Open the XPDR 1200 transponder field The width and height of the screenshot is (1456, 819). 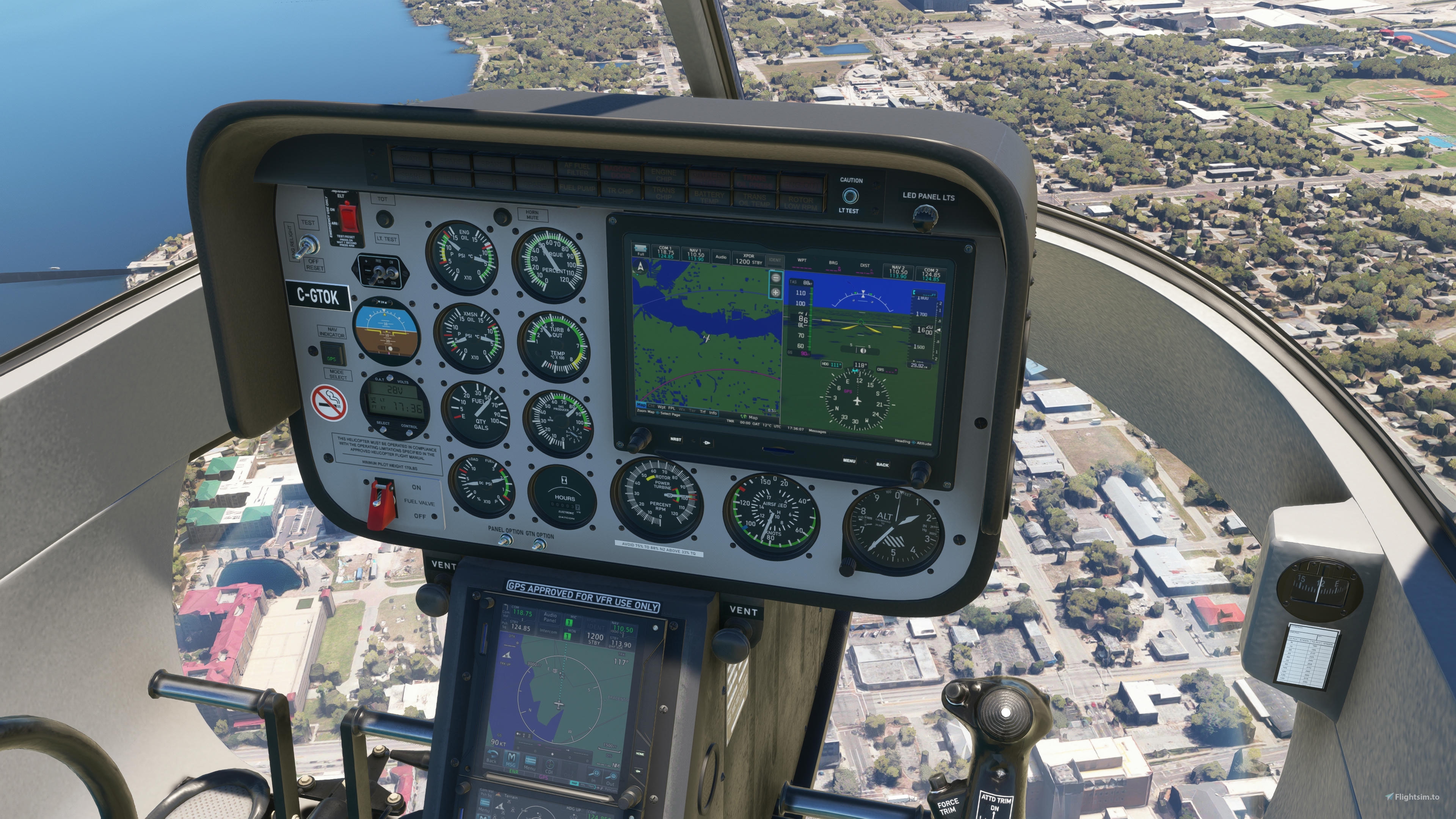coord(748,259)
